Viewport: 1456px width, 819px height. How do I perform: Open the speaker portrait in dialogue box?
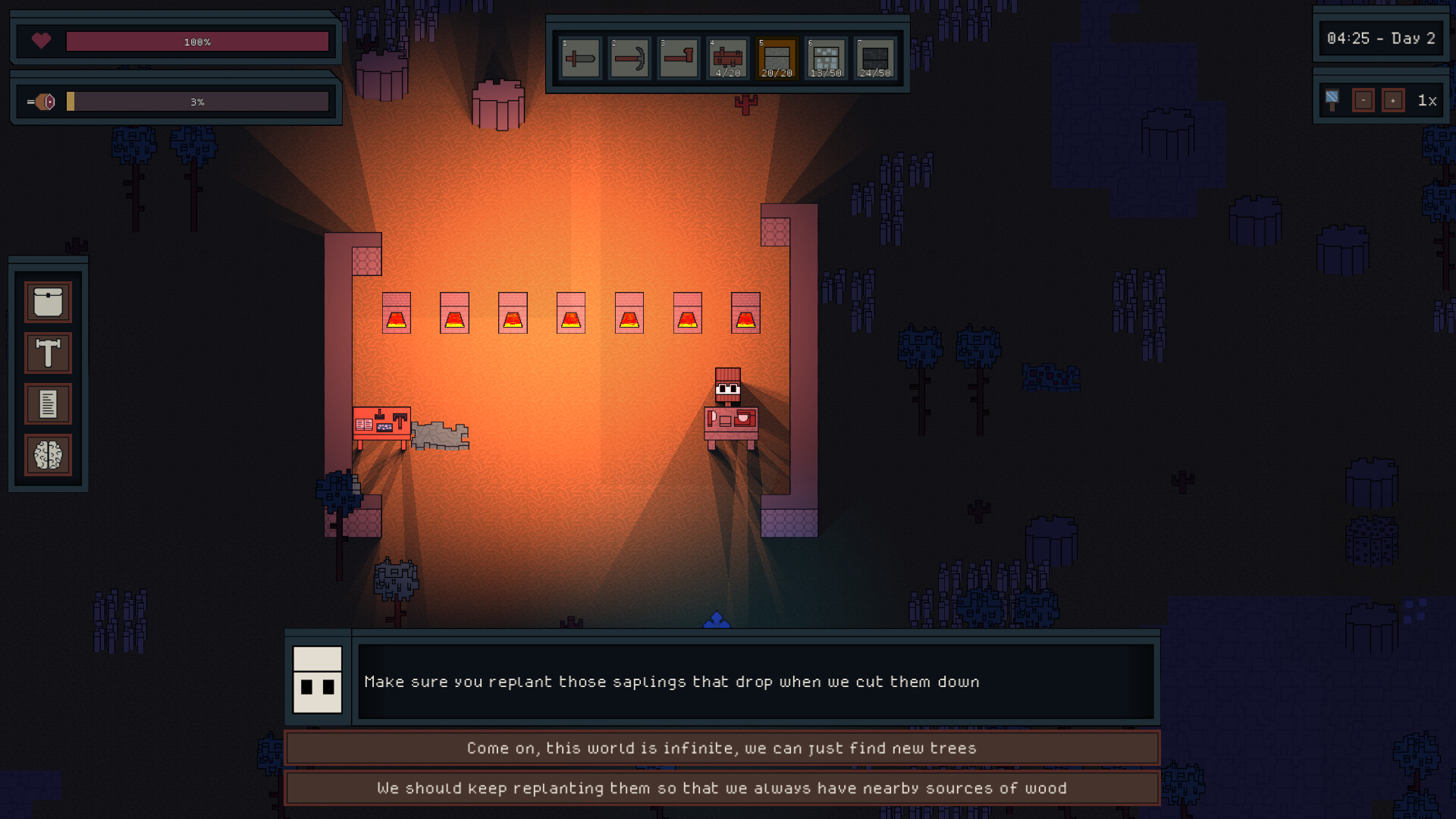click(318, 681)
